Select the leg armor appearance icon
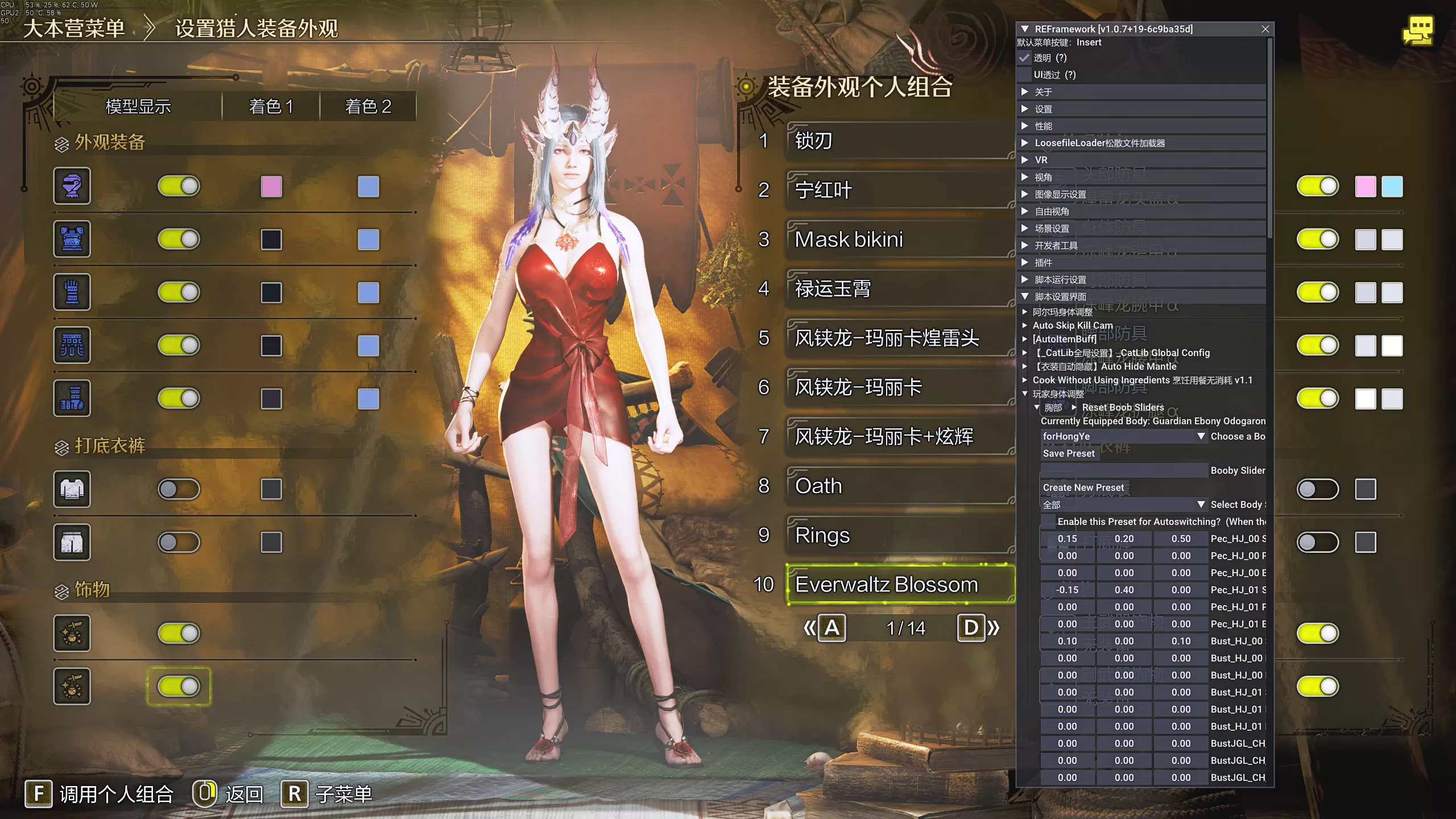The image size is (1456, 819). (x=72, y=398)
